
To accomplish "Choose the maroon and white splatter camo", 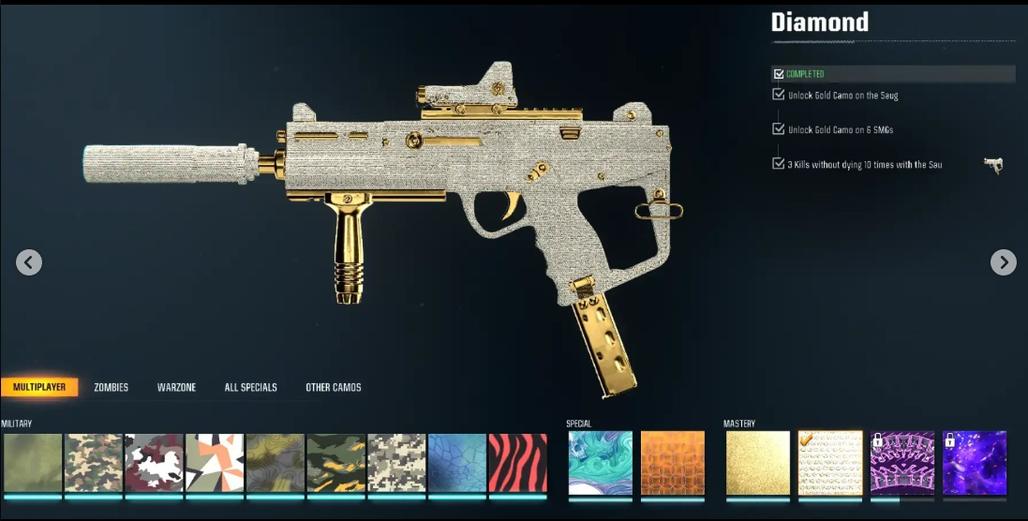I will tap(153, 463).
